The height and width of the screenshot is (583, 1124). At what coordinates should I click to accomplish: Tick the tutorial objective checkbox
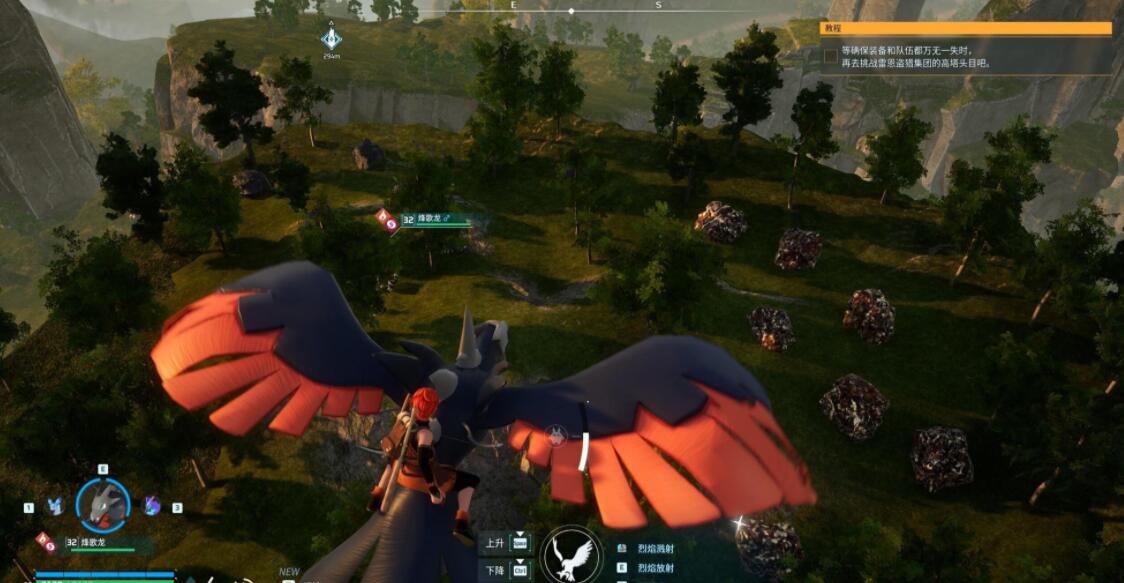pos(830,56)
